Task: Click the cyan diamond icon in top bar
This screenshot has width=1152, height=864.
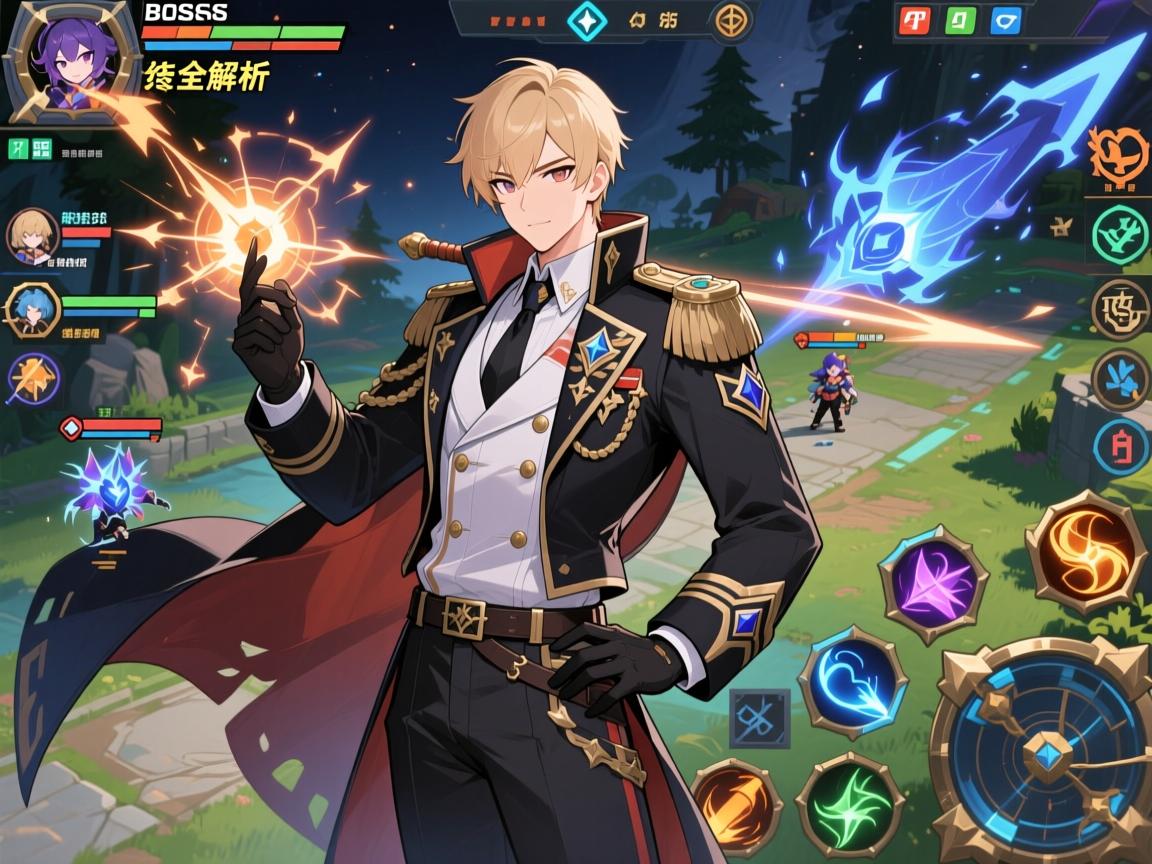Action: tap(586, 21)
